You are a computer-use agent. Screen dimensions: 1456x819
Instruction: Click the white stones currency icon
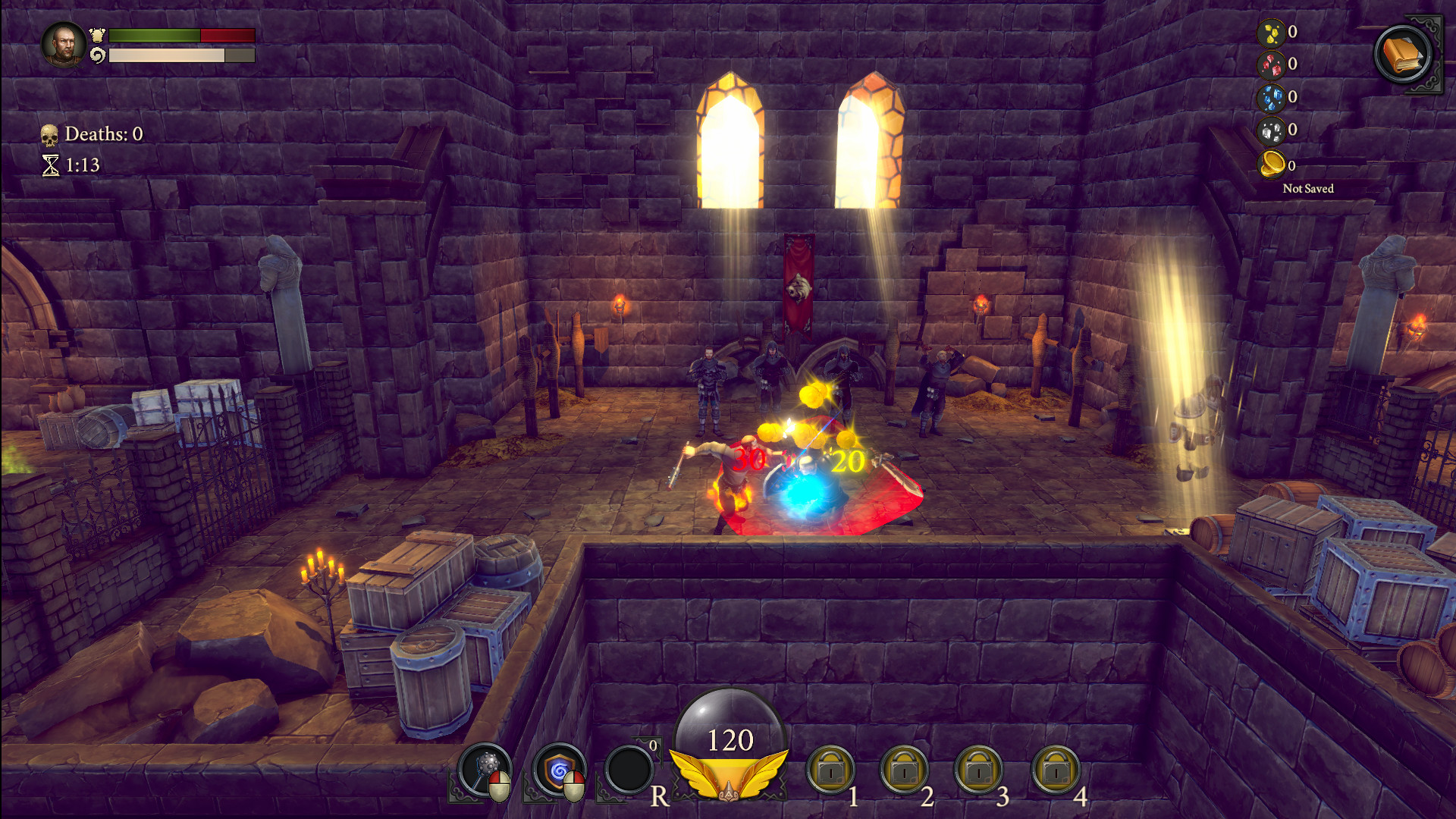click(x=1271, y=130)
